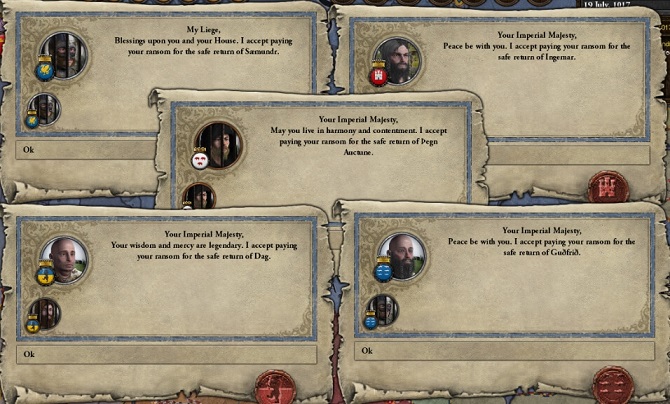Image resolution: width=670 pixels, height=404 pixels.
Task: Click the red wax seal on Guðfrið message
Action: click(612, 384)
